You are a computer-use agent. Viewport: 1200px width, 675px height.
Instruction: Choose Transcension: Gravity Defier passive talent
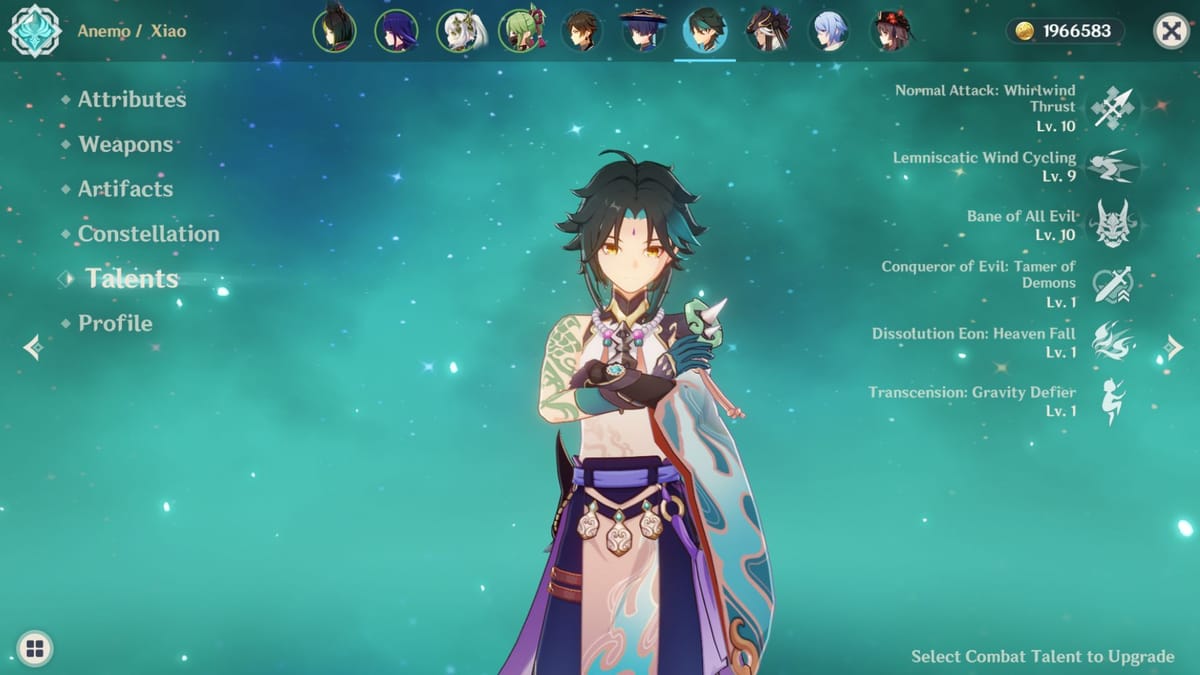(x=1112, y=400)
